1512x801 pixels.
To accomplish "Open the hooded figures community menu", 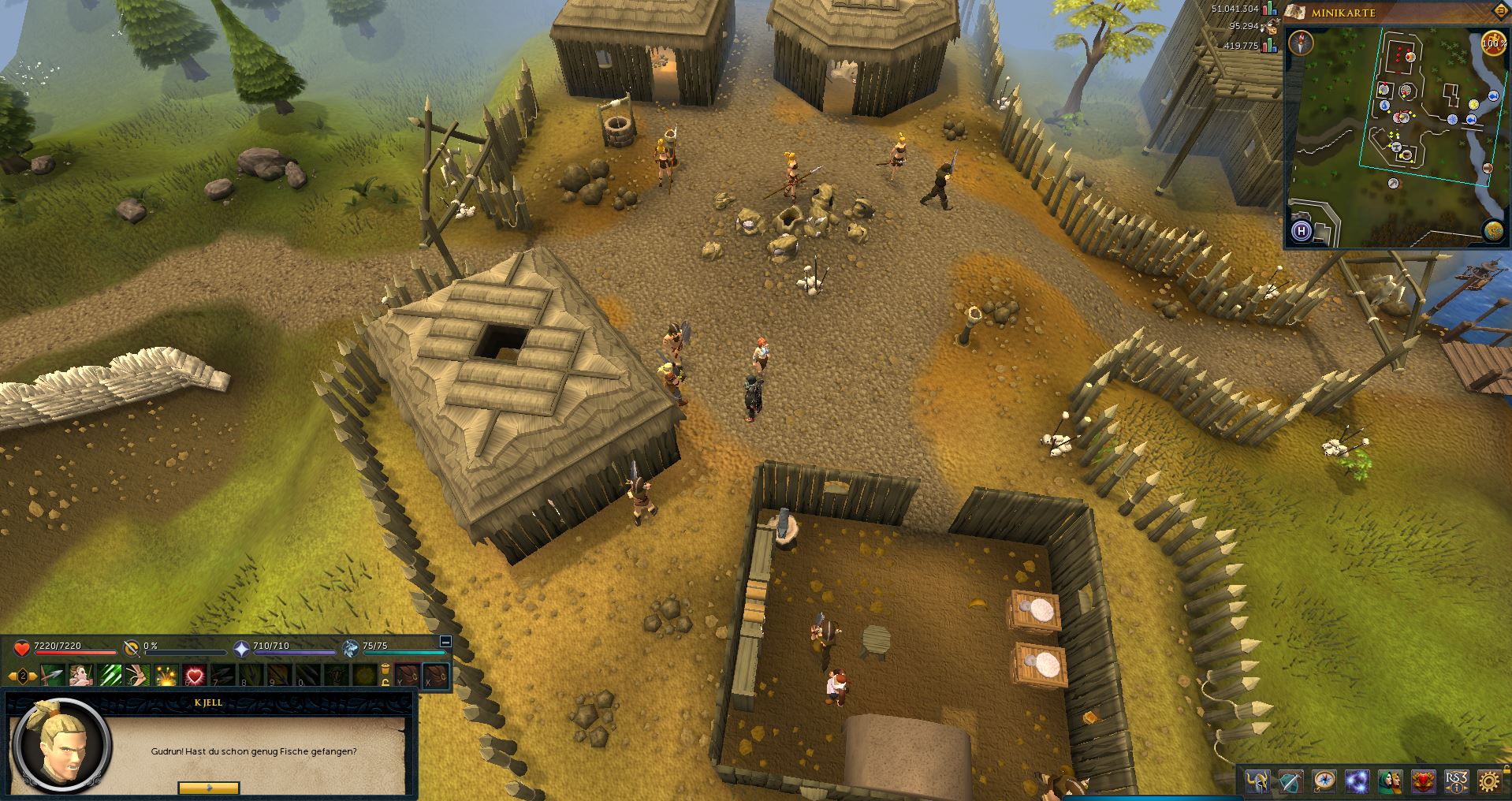I will coord(1390,781).
